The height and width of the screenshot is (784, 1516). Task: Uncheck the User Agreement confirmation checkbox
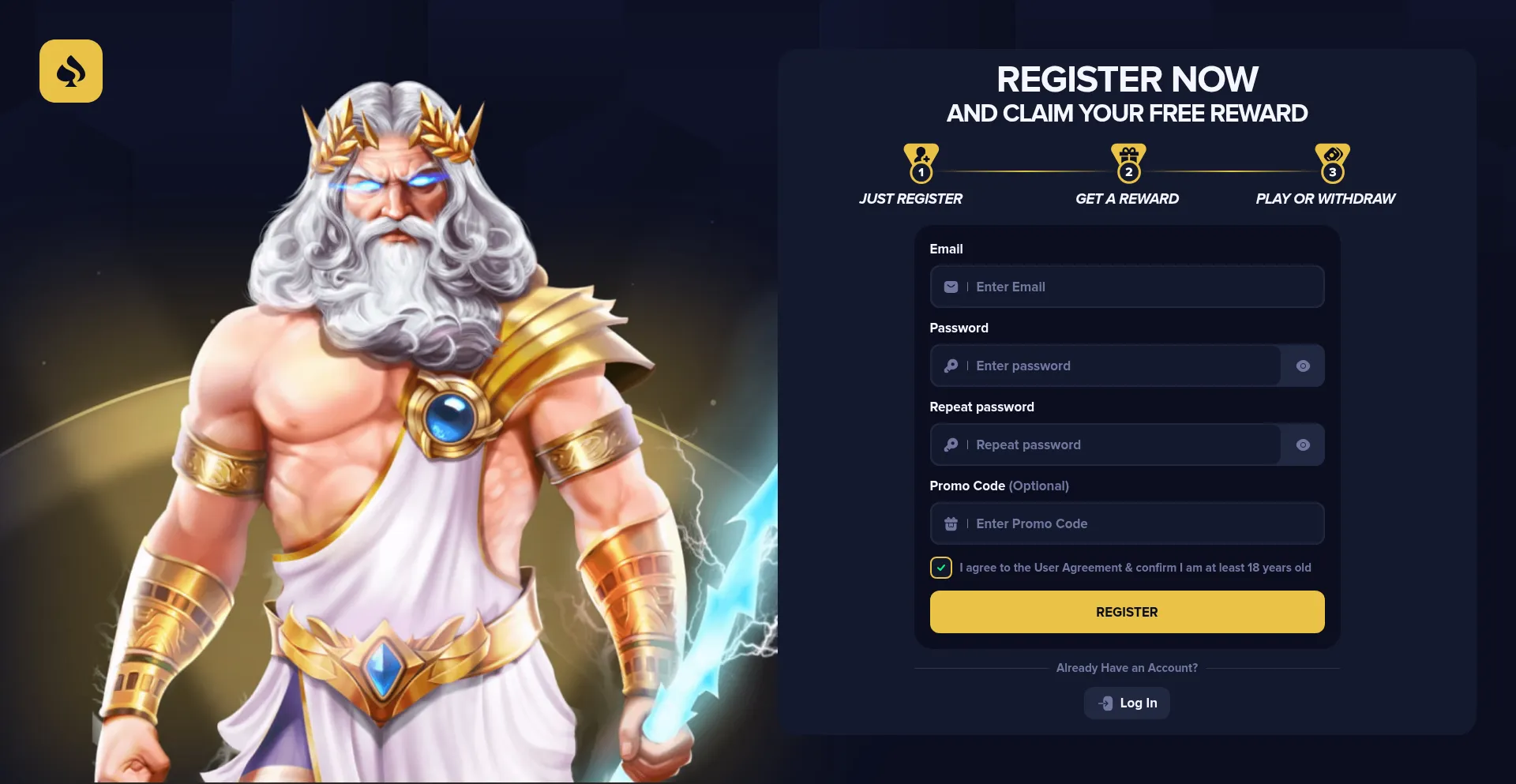tap(940, 567)
